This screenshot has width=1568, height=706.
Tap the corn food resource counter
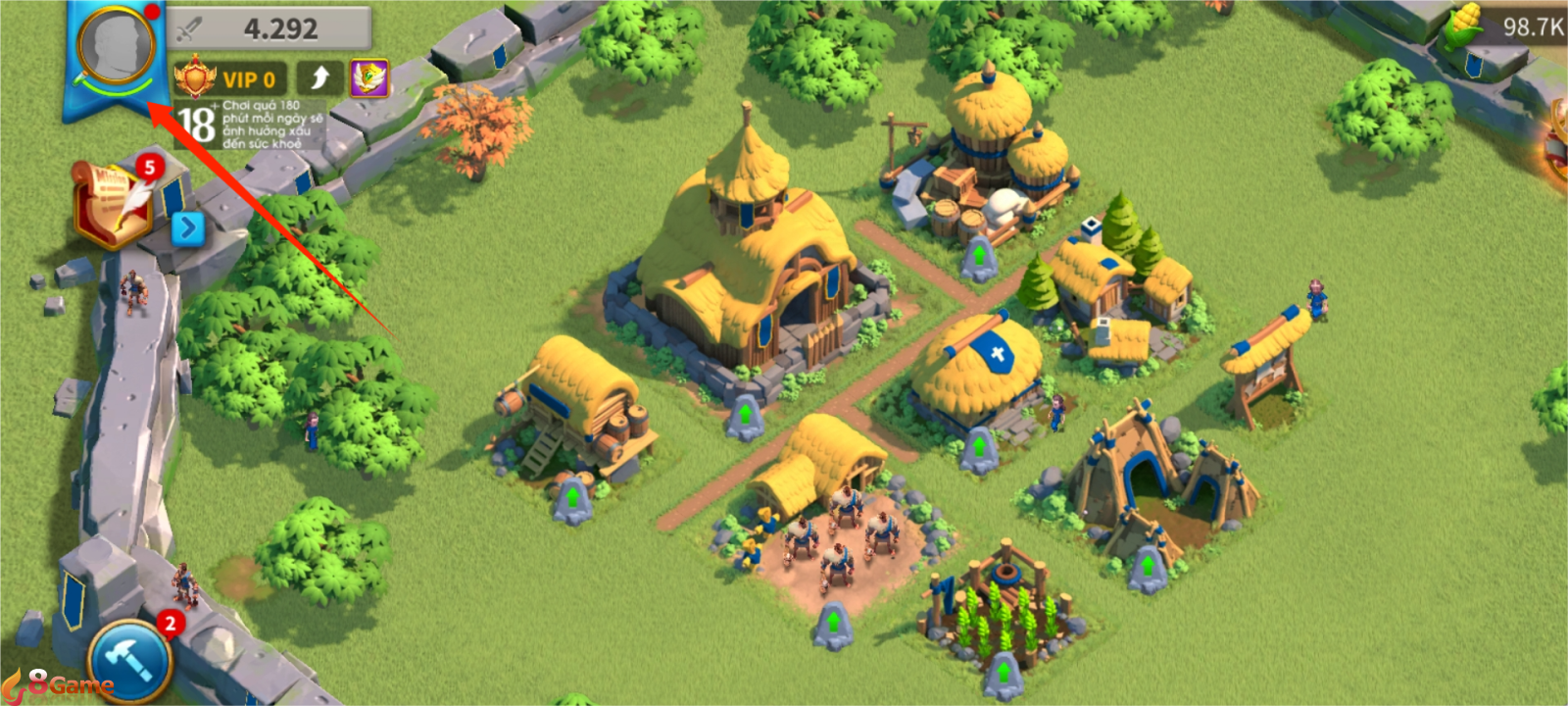(x=1509, y=27)
